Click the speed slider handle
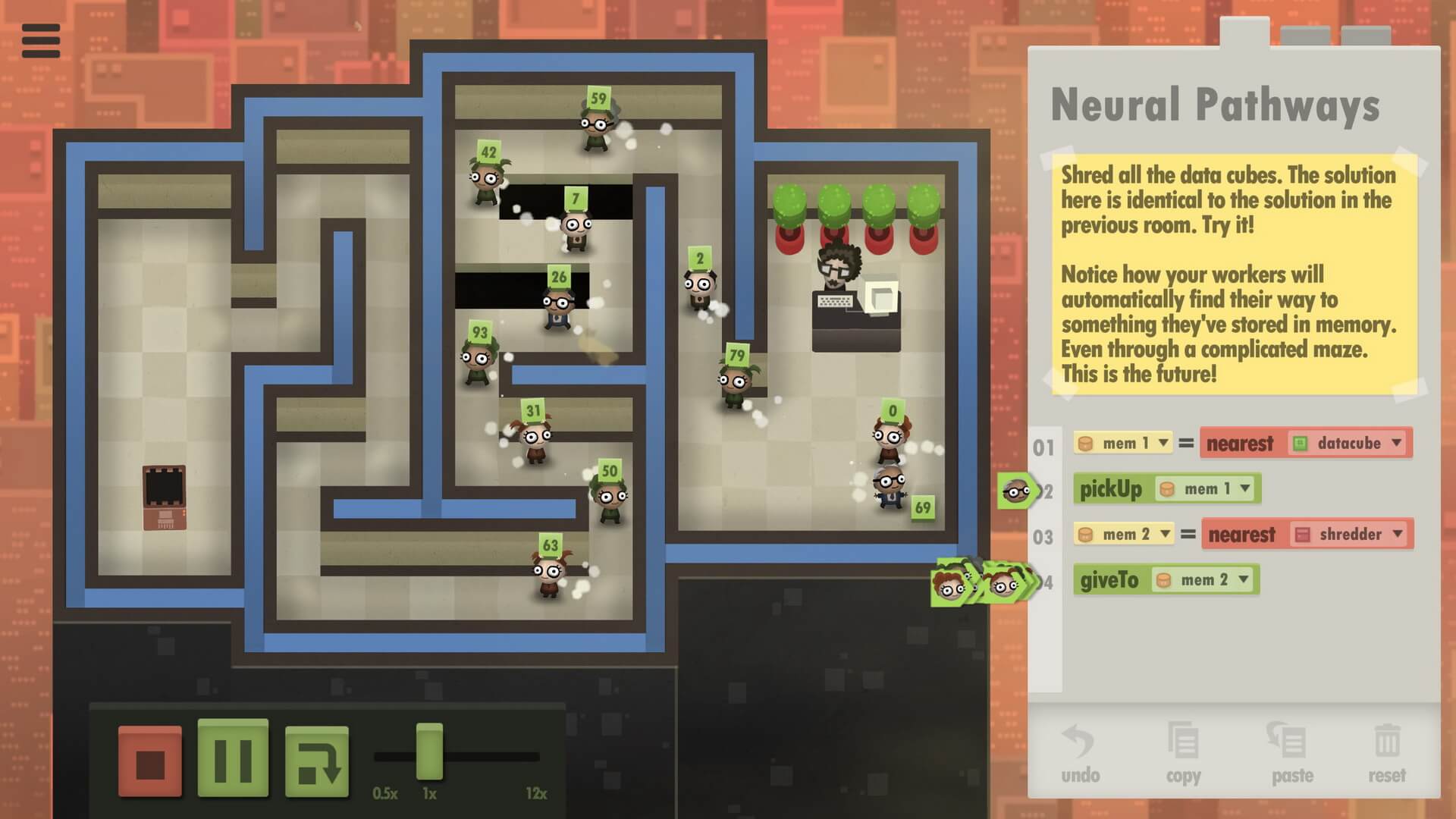 tap(429, 752)
